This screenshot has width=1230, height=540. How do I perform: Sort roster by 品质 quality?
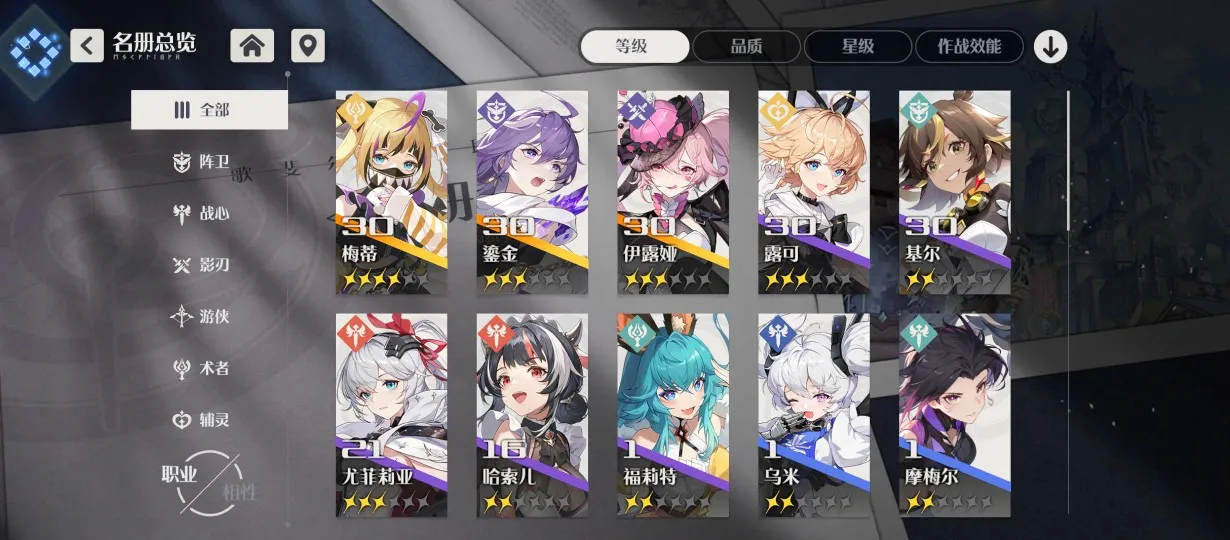(746, 46)
